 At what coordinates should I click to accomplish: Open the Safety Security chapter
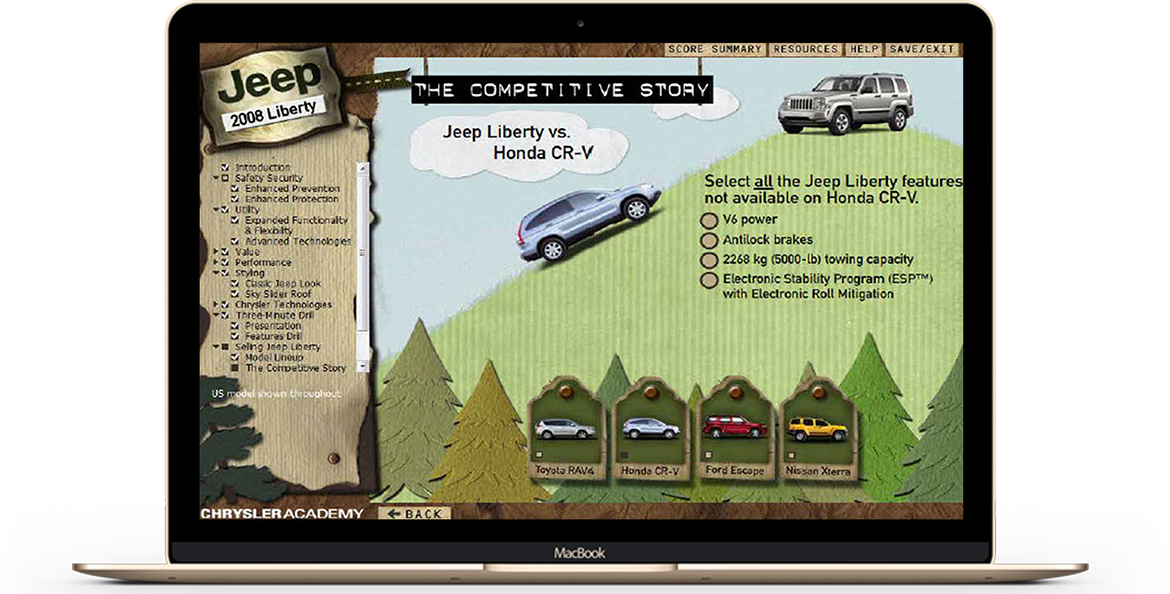coord(268,178)
